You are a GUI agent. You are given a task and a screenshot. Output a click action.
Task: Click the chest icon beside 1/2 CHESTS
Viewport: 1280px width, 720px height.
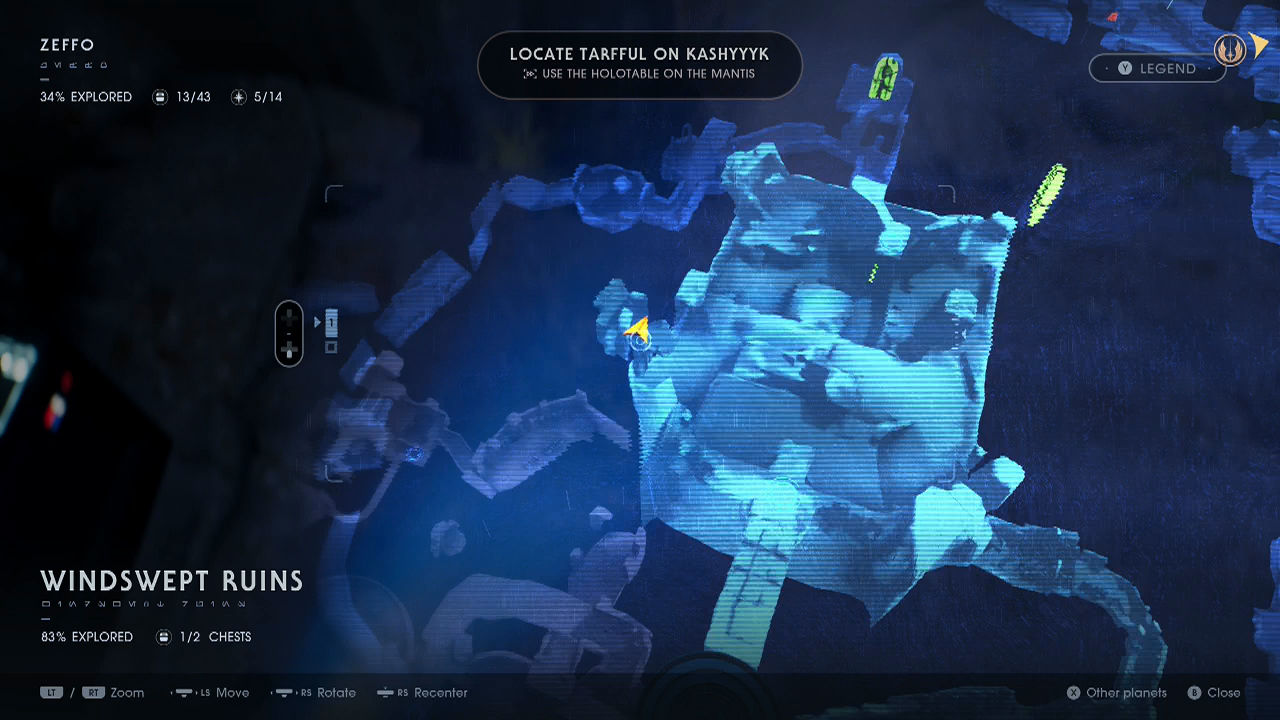(163, 636)
